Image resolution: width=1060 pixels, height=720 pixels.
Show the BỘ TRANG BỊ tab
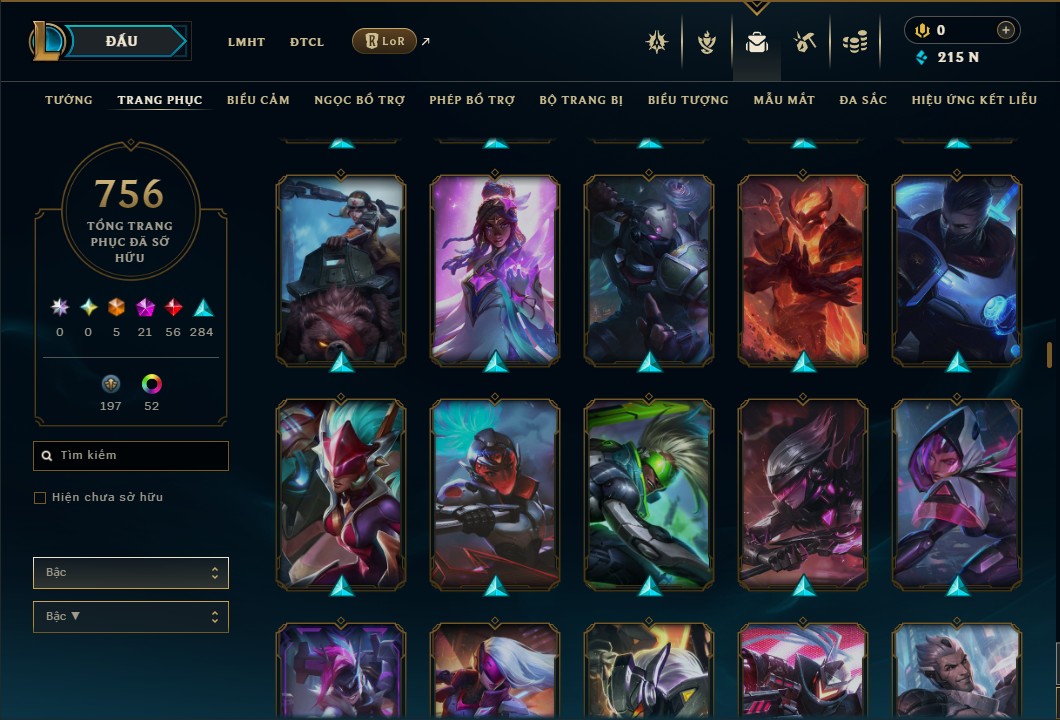[x=581, y=100]
